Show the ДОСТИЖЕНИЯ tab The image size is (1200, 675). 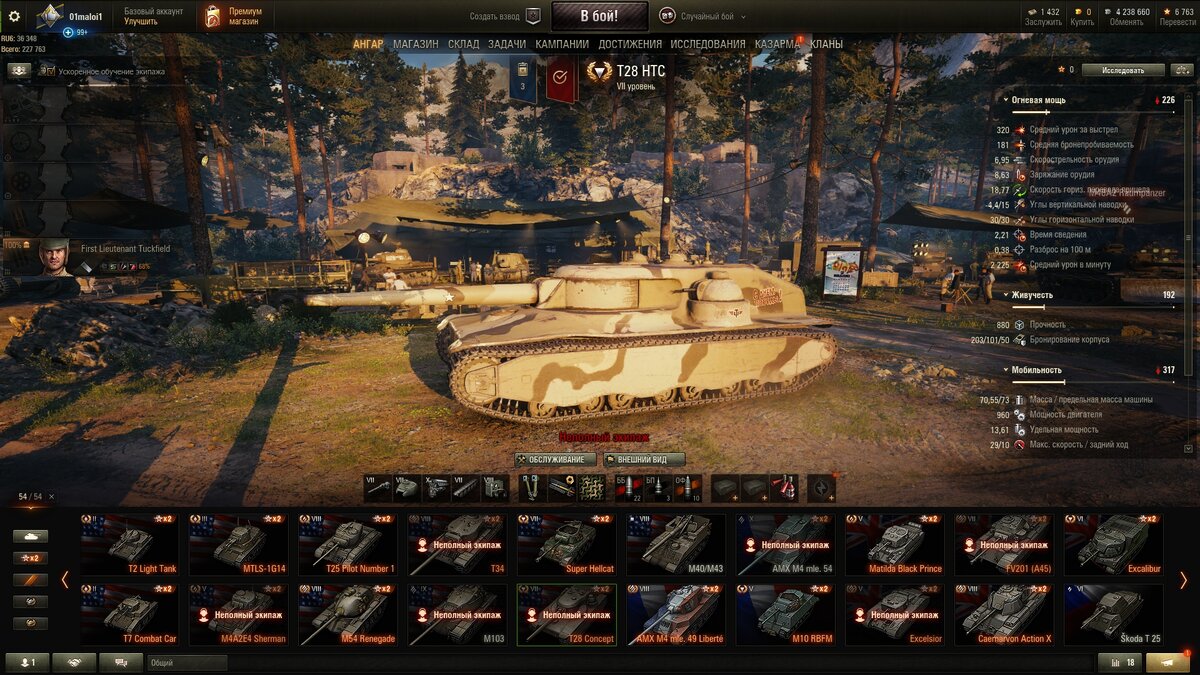tap(630, 44)
